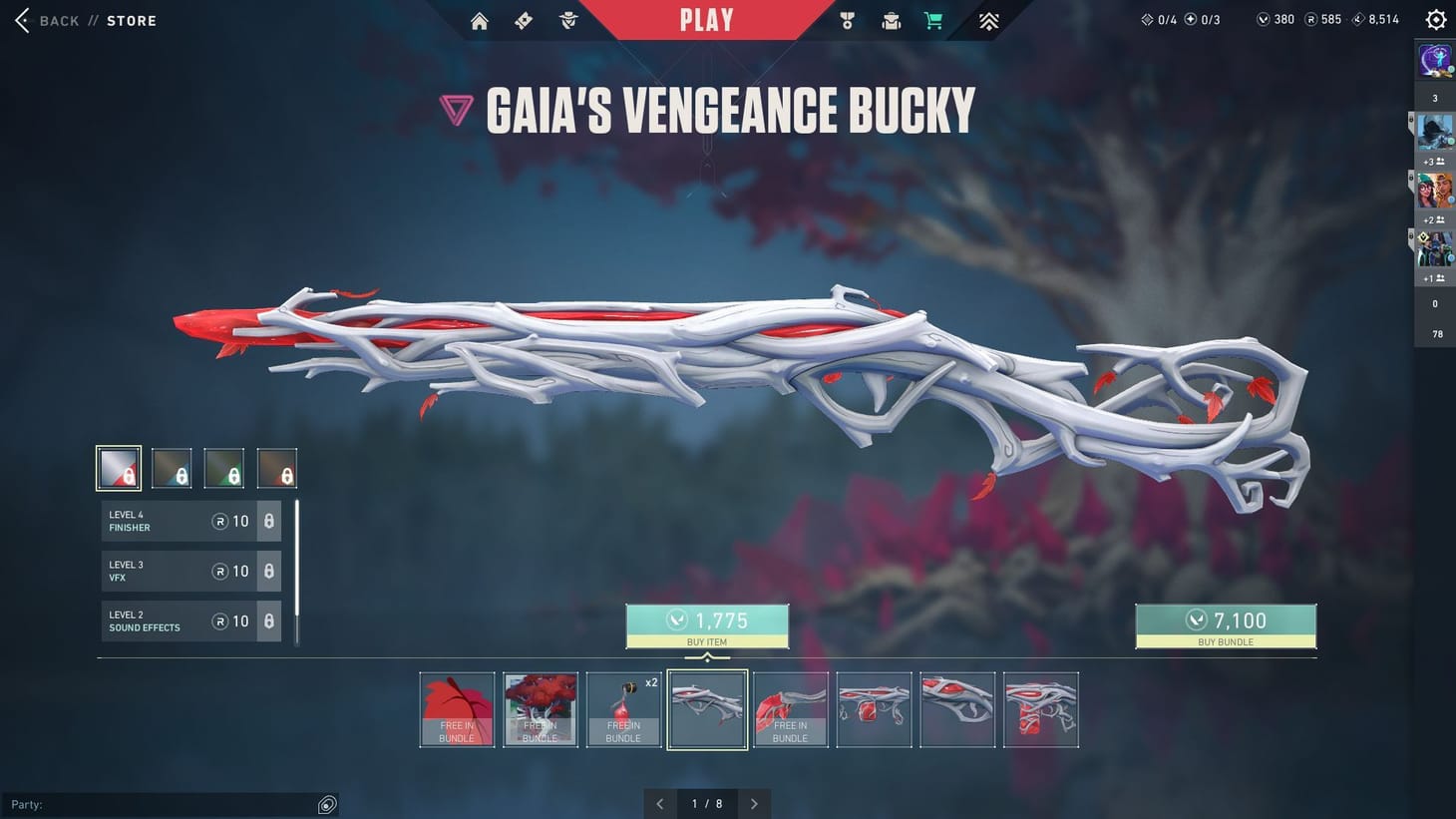Navigate back to the Store
The width and height of the screenshot is (1456, 819).
(85, 20)
